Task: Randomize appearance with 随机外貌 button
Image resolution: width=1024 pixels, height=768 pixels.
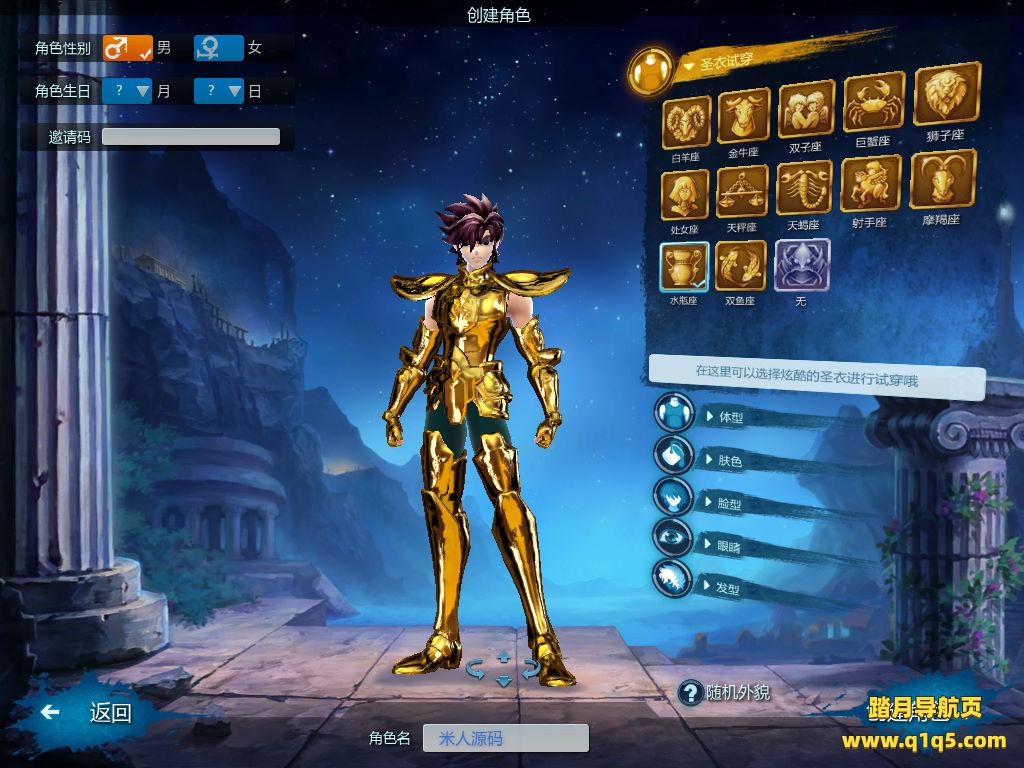Action: (726, 692)
